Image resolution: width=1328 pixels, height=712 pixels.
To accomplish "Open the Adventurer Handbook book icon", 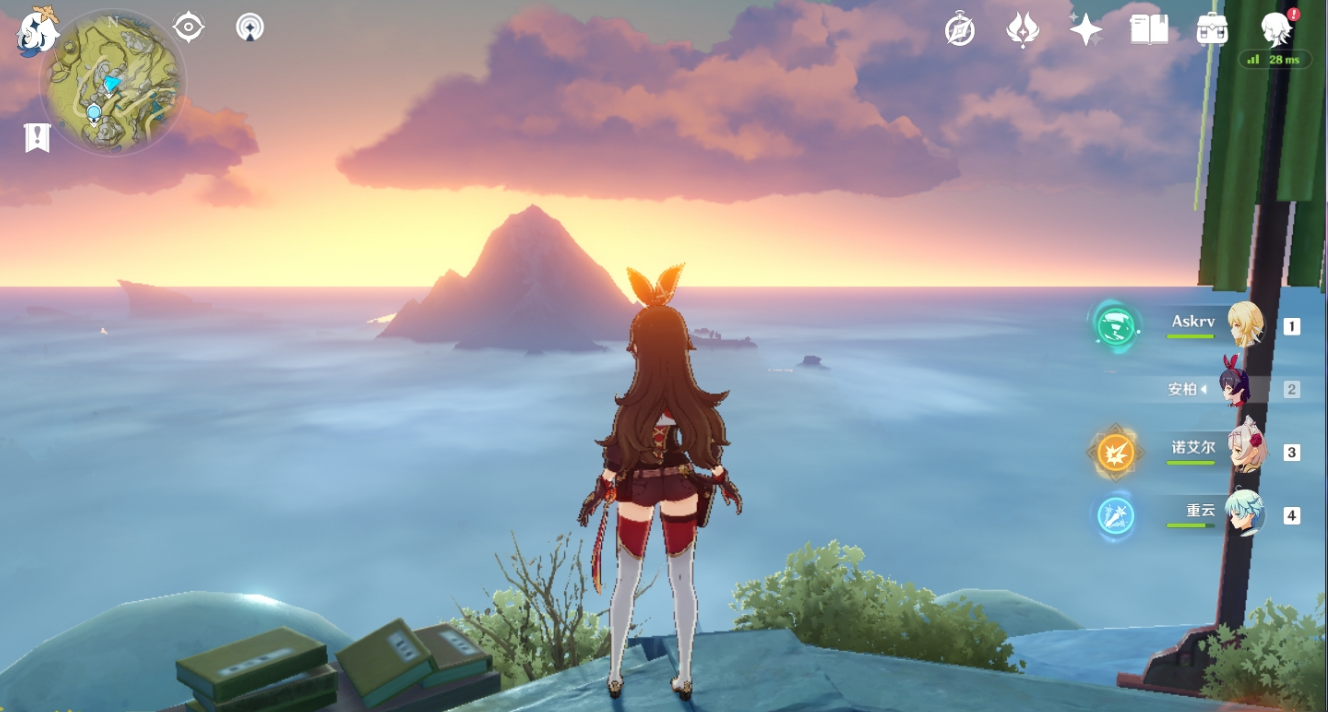I will coord(1149,30).
